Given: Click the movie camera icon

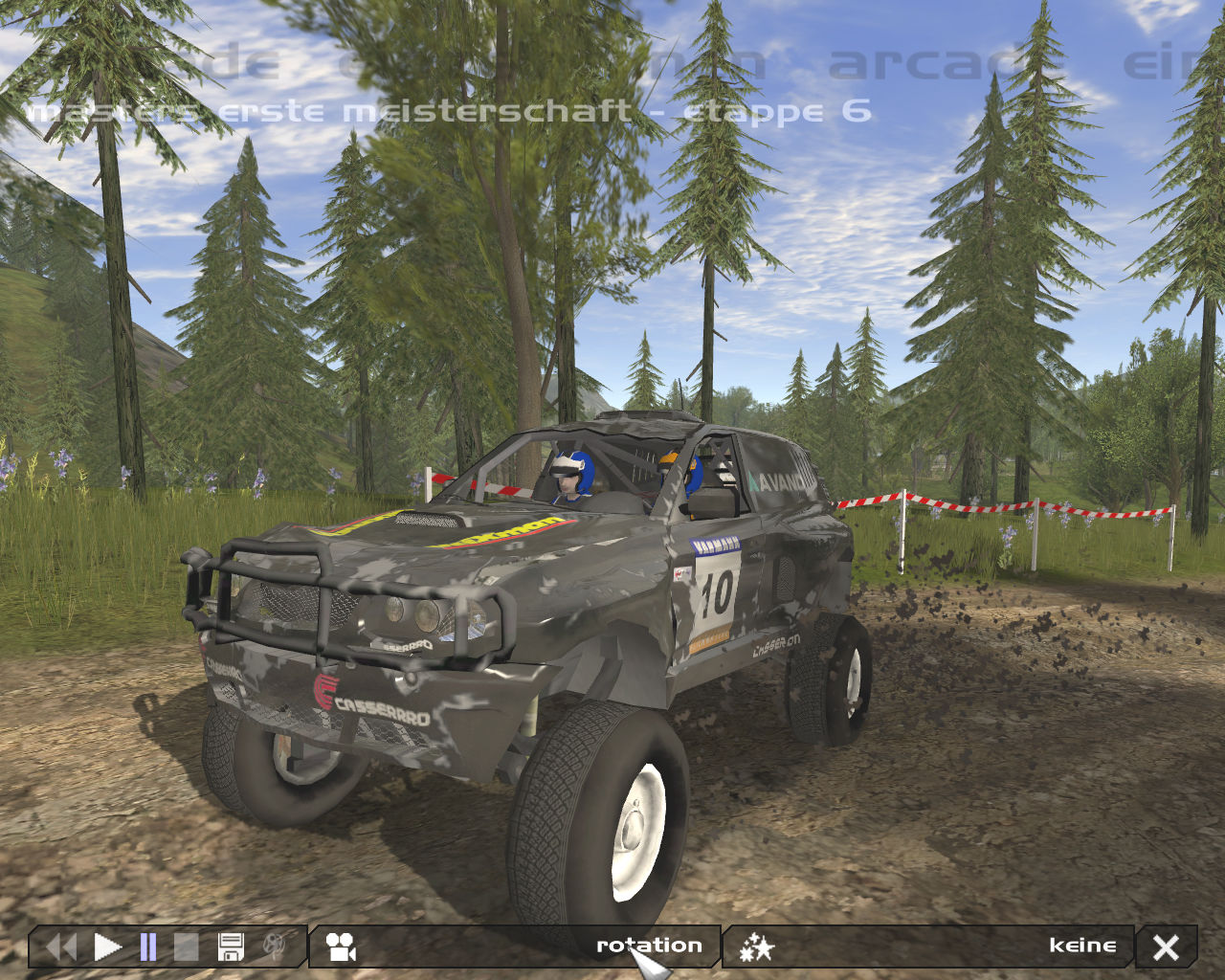Looking at the screenshot, I should pyautogui.click(x=341, y=947).
